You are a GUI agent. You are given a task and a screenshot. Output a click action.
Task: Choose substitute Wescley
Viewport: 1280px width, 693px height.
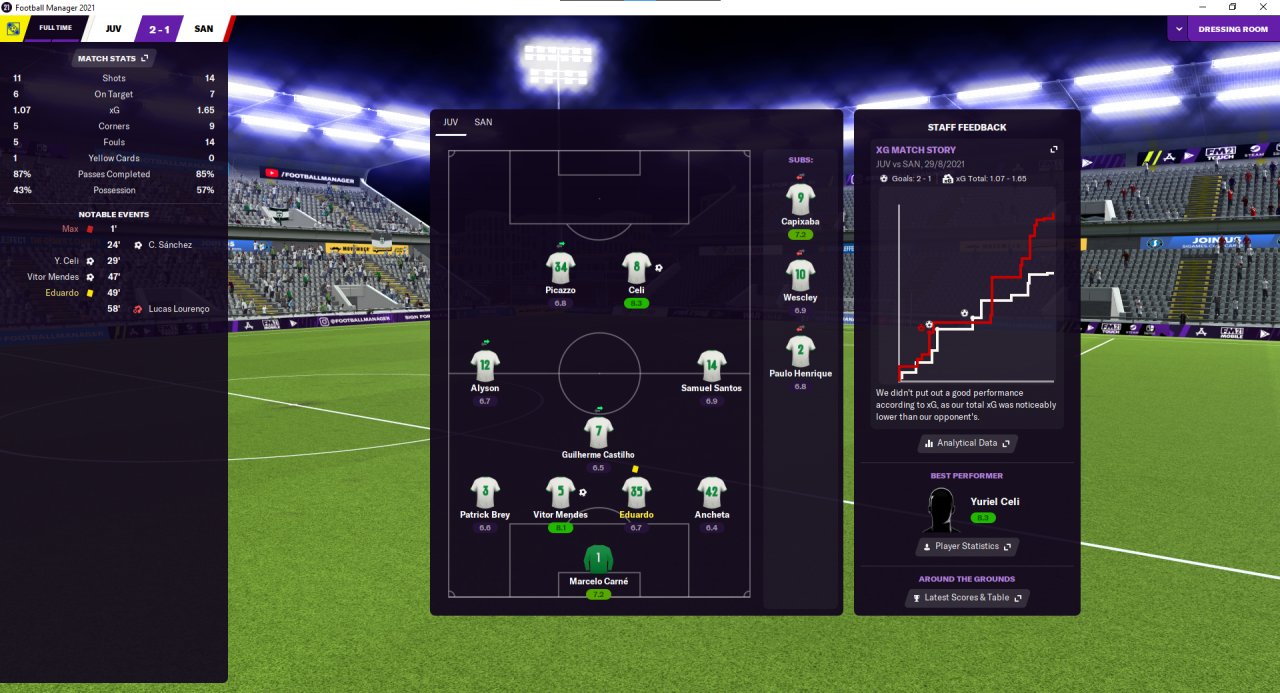[800, 274]
